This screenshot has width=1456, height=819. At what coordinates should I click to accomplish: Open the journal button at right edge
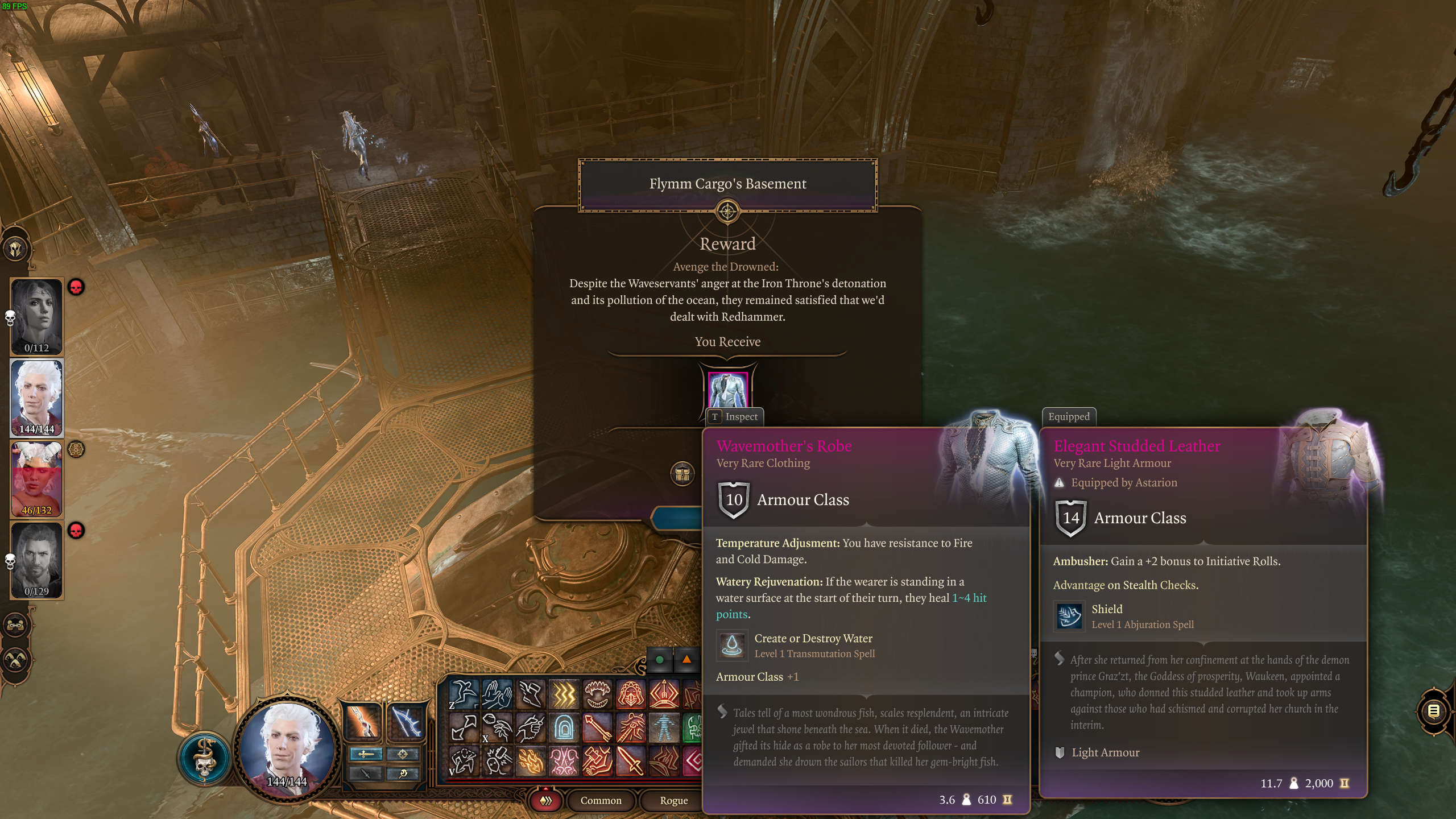[x=1433, y=711]
